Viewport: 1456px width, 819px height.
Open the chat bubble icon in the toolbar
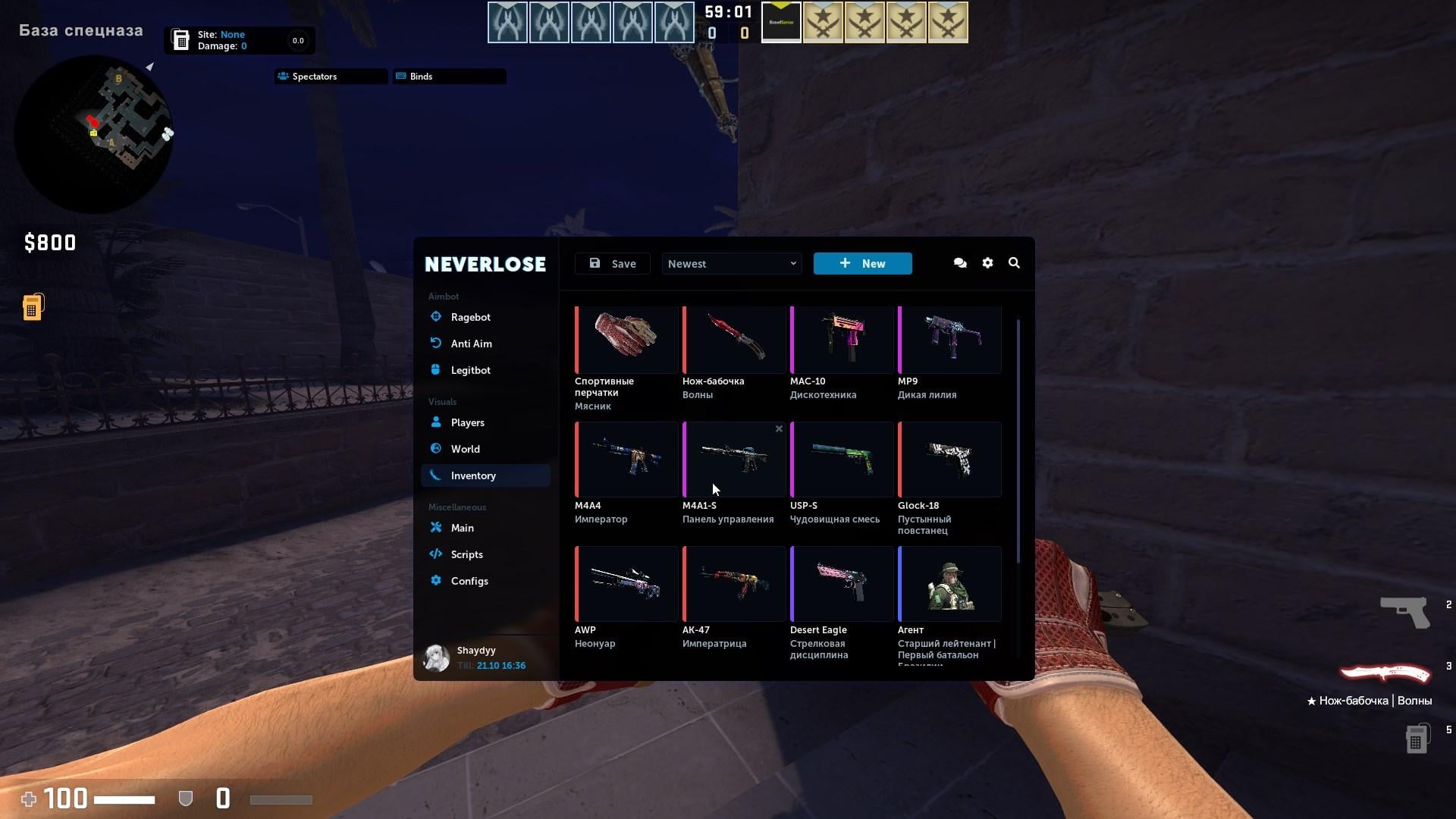959,263
